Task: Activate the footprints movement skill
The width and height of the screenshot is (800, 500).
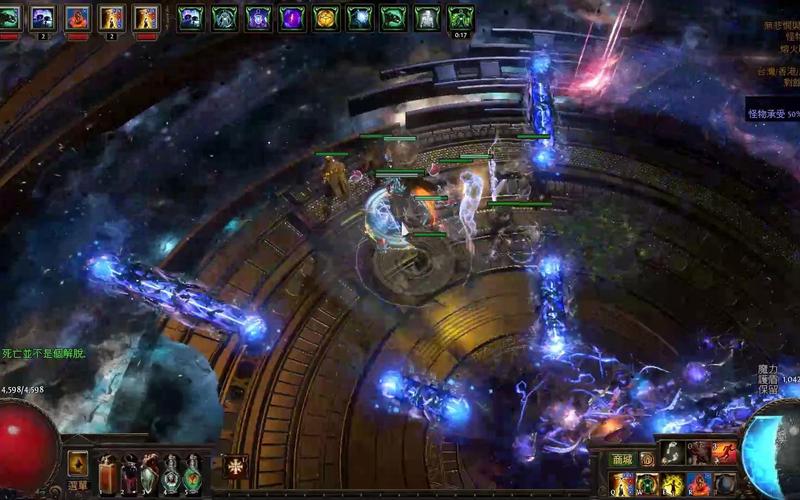Action: pos(673,454)
